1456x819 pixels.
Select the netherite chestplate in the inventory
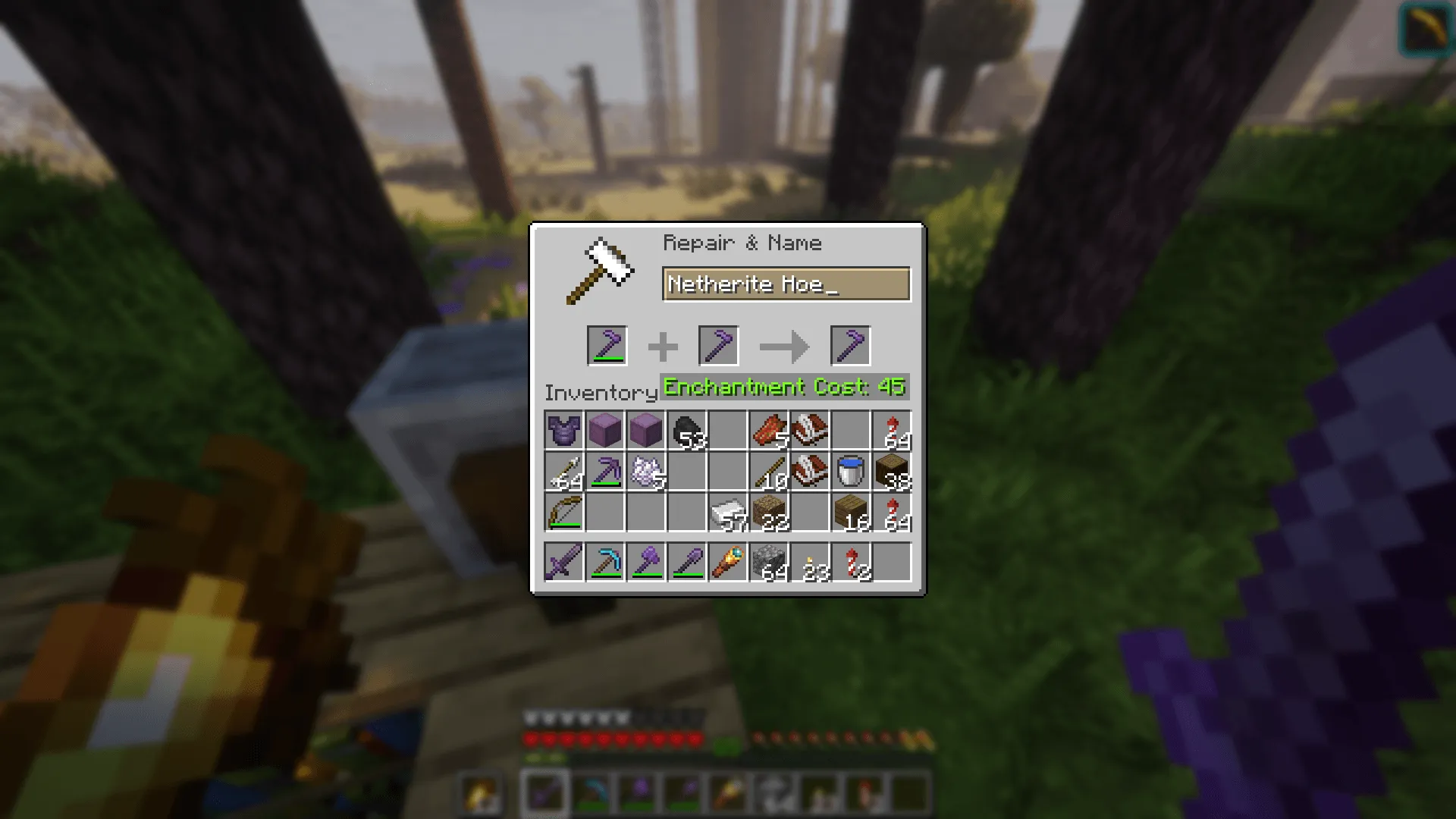[x=564, y=431]
